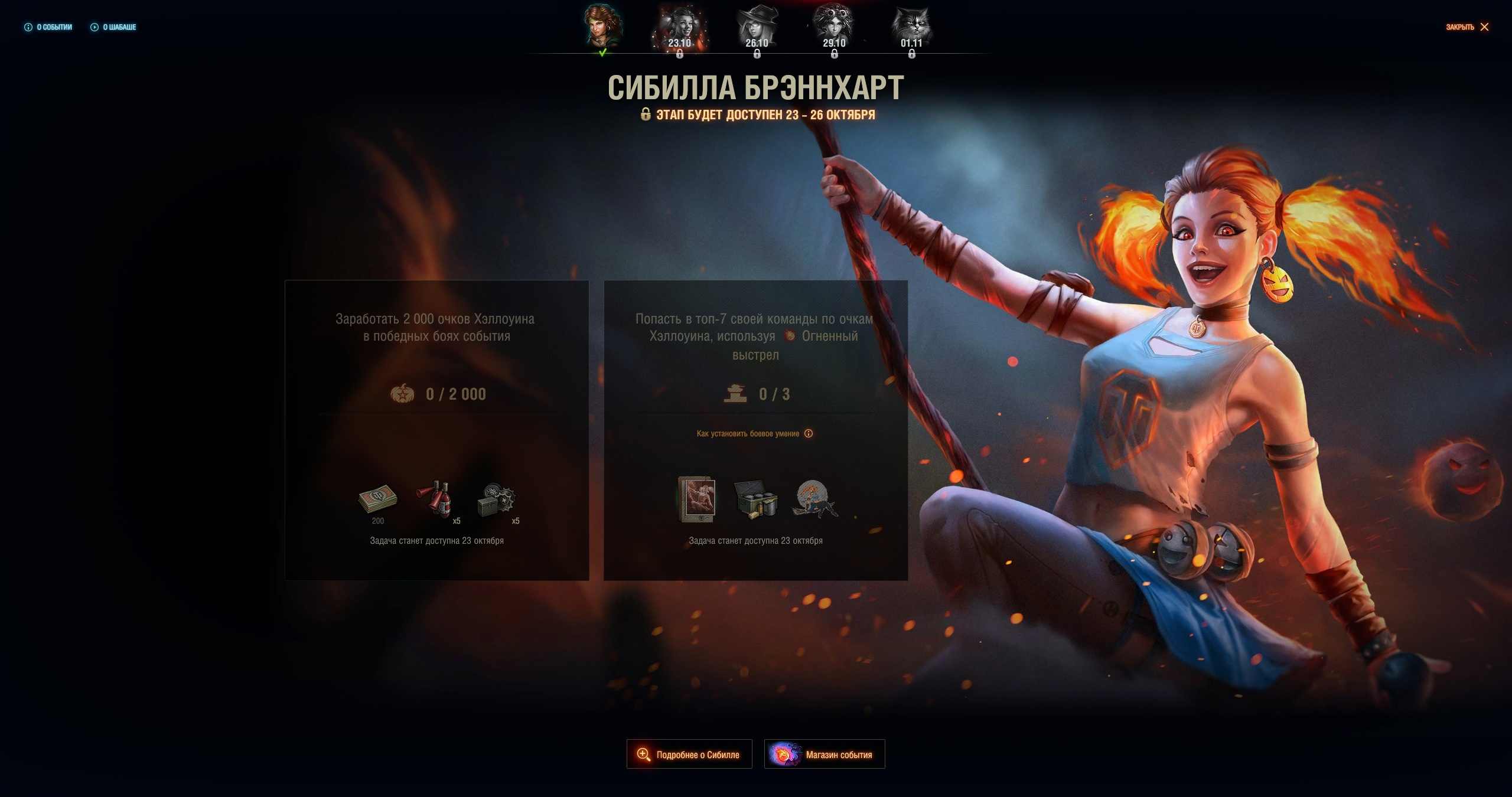Screen dimensions: 1512x797
Task: Select the first unlocked character stage portrait
Action: click(602, 27)
